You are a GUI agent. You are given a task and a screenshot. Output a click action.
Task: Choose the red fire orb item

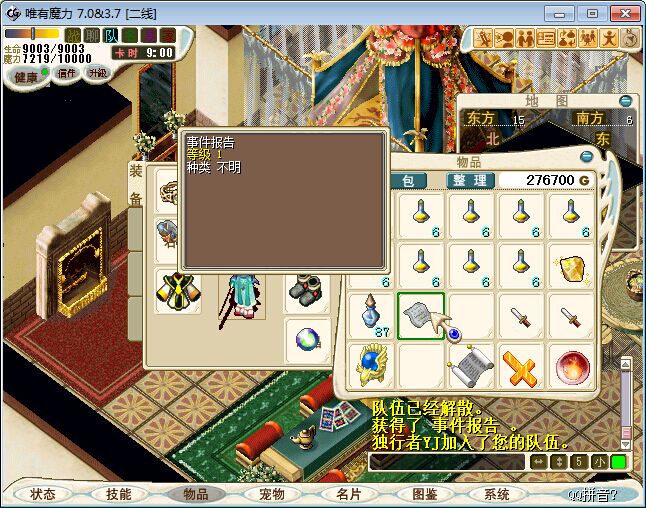tap(572, 367)
